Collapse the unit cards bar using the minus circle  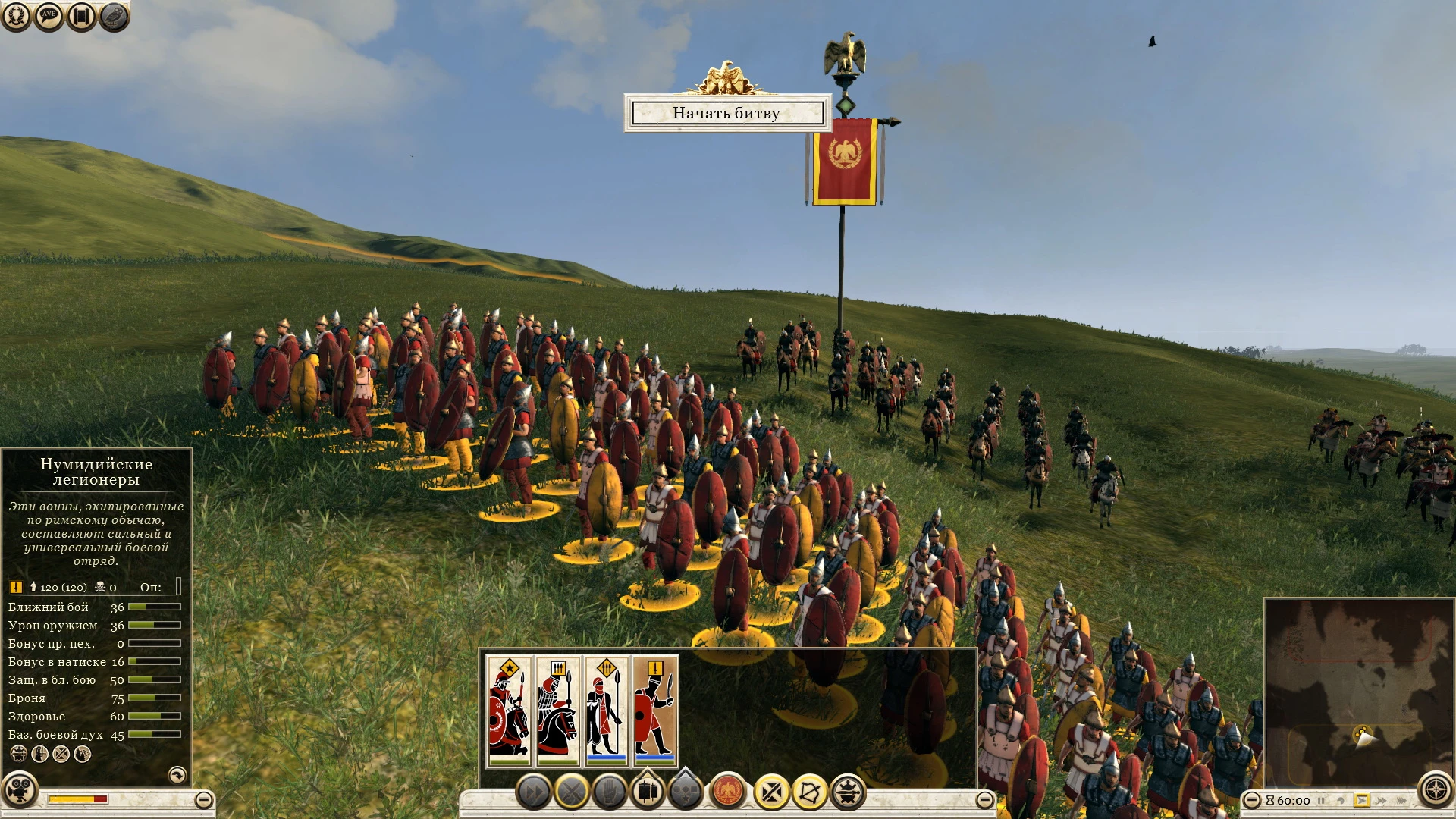point(984,799)
